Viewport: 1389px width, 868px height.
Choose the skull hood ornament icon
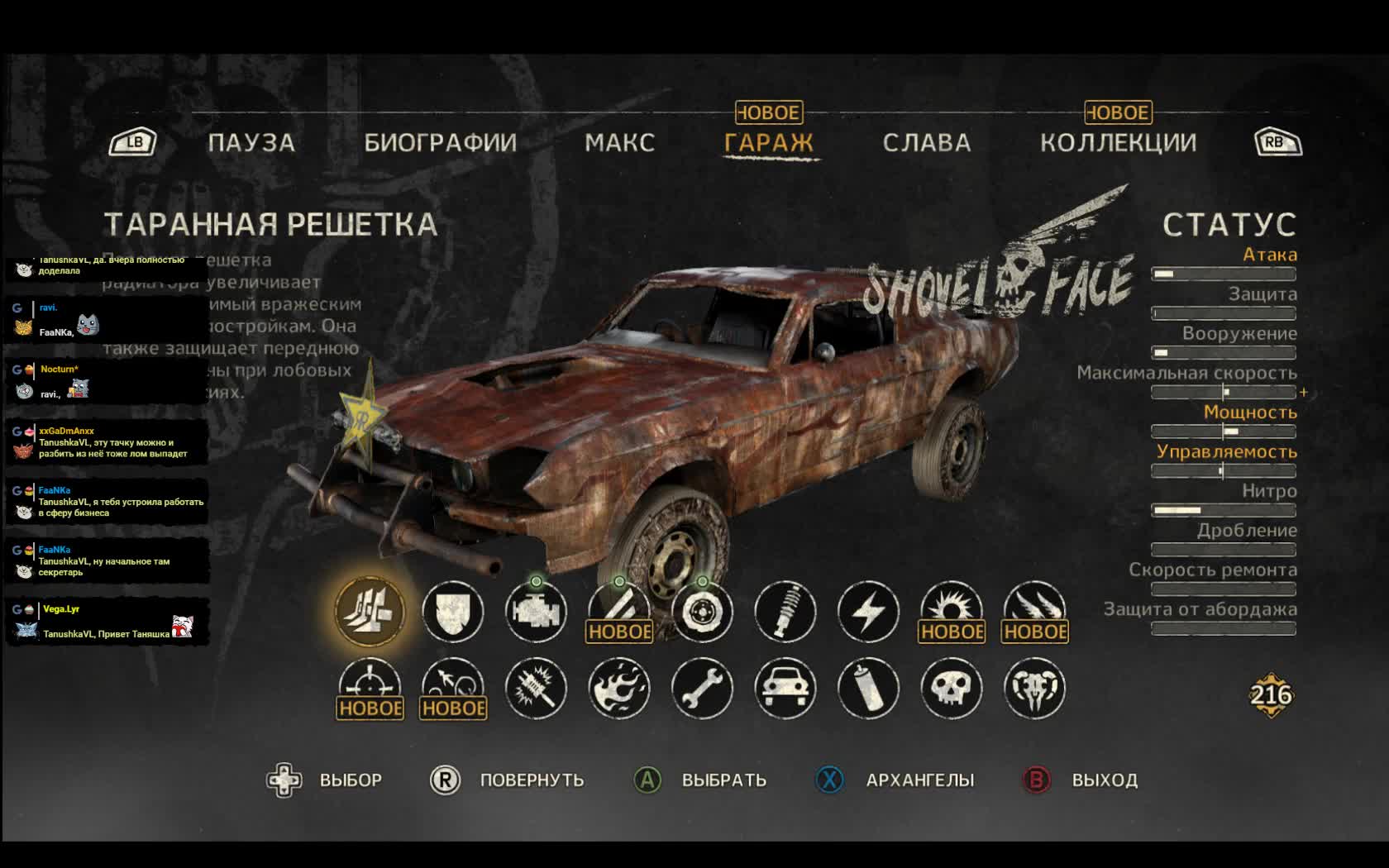952,688
